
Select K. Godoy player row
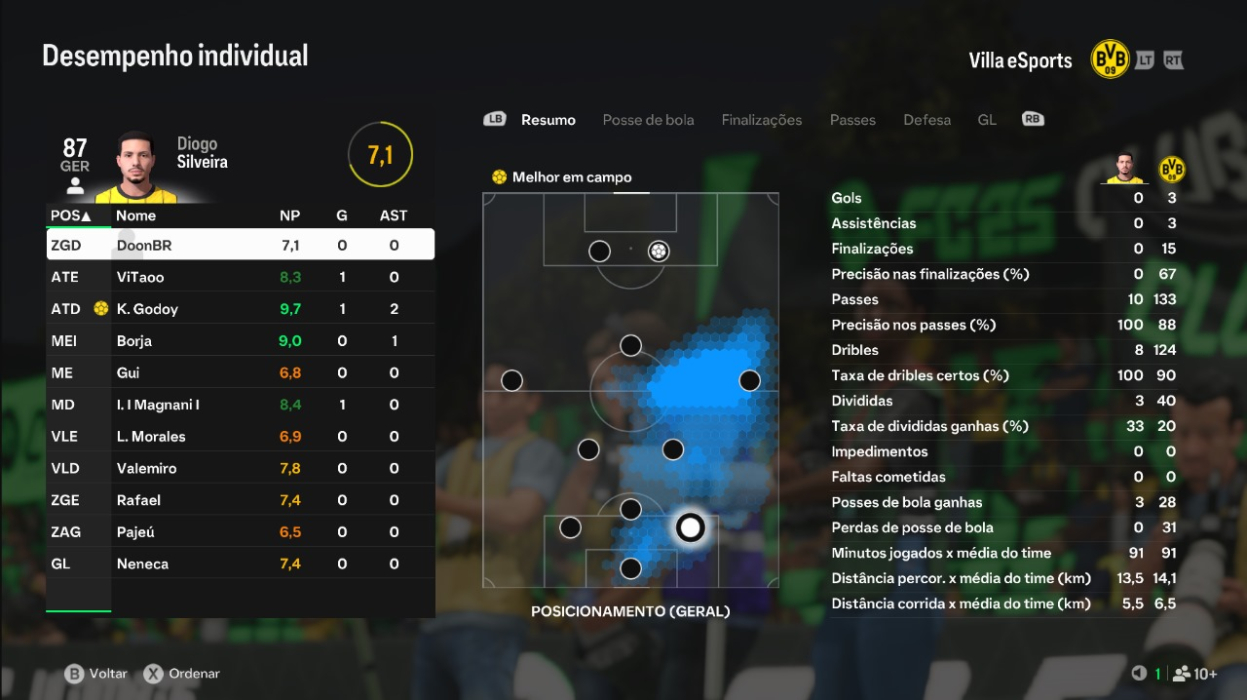point(240,309)
